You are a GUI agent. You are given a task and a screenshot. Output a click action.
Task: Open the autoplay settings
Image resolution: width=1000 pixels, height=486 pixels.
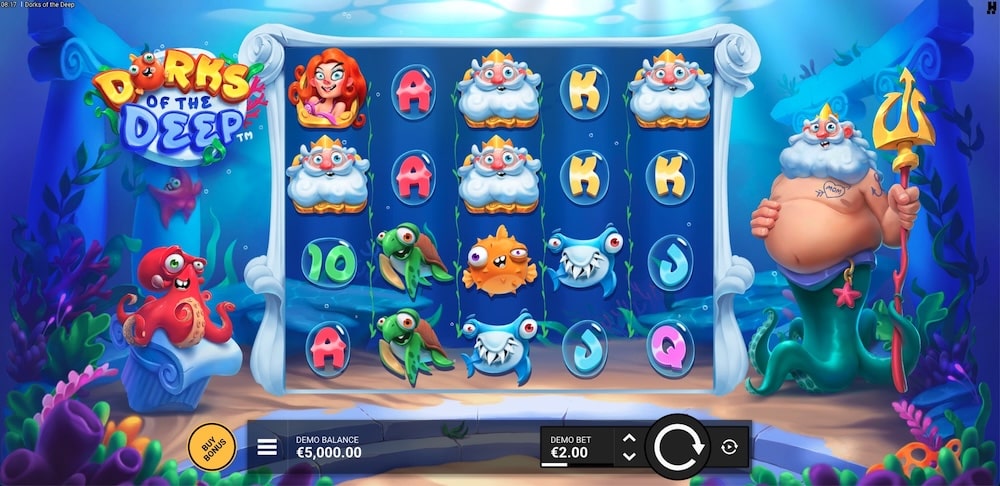(729, 447)
